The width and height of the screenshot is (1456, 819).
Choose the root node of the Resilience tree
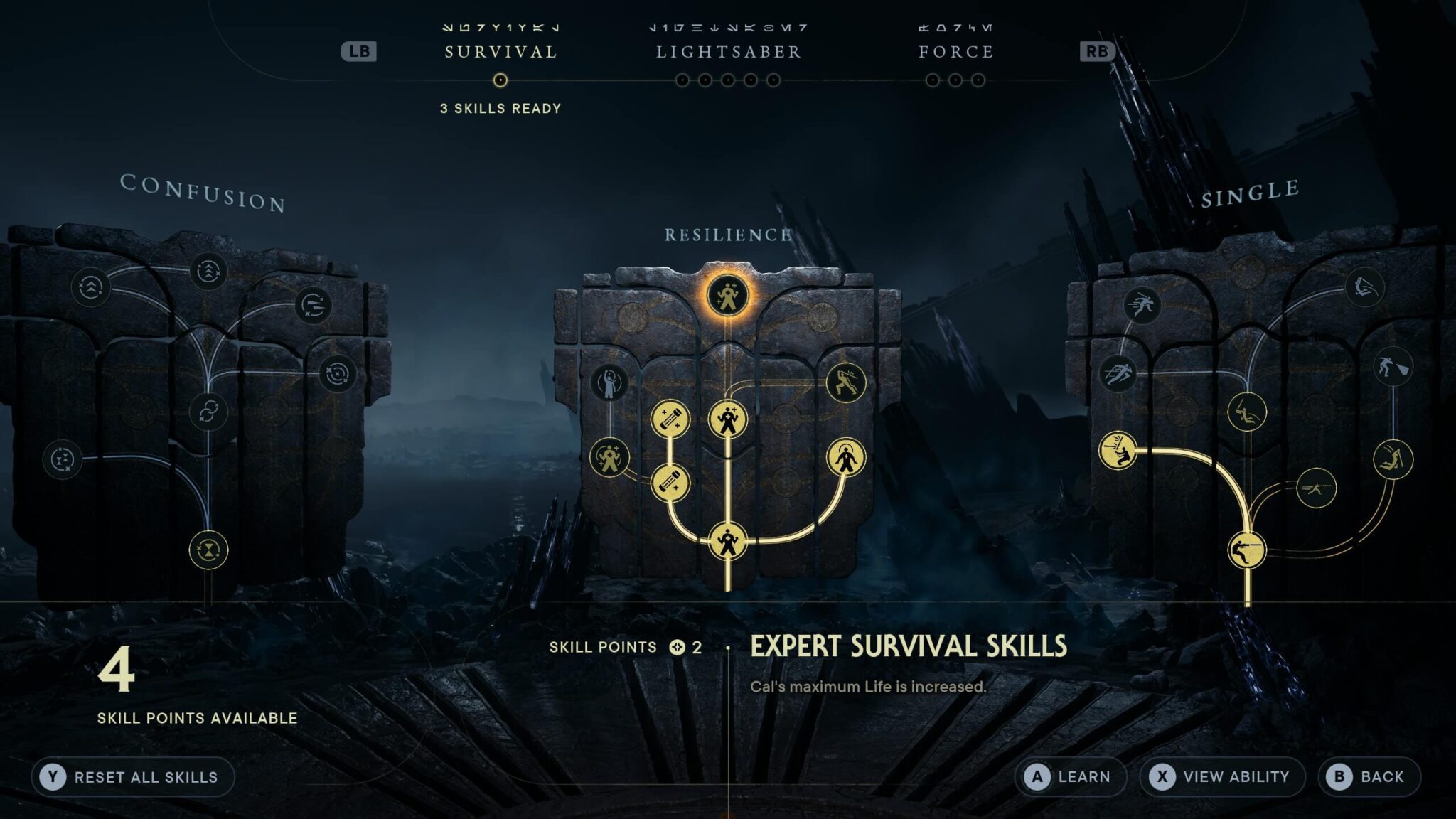click(727, 542)
